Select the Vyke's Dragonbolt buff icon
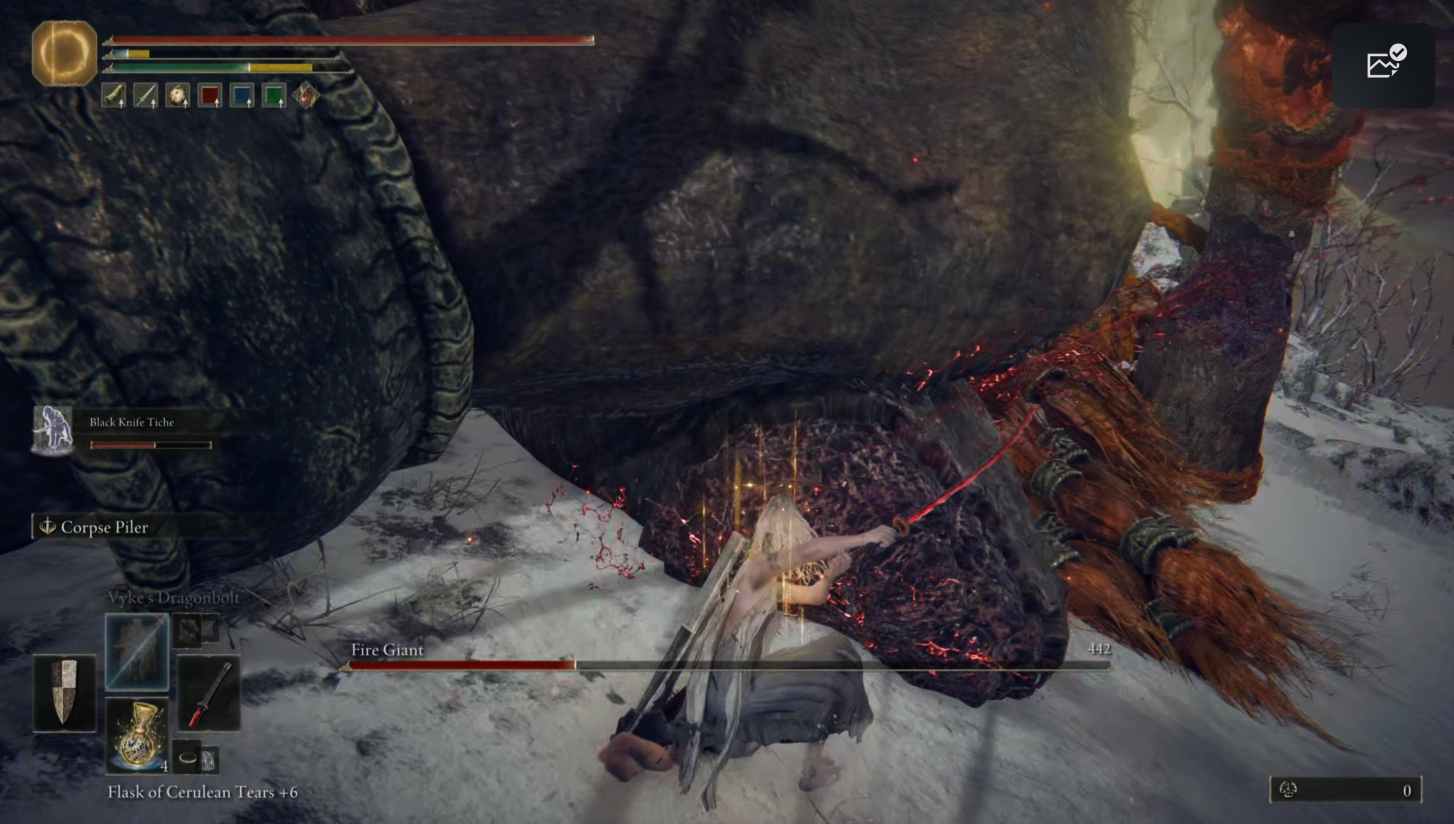 [137, 651]
